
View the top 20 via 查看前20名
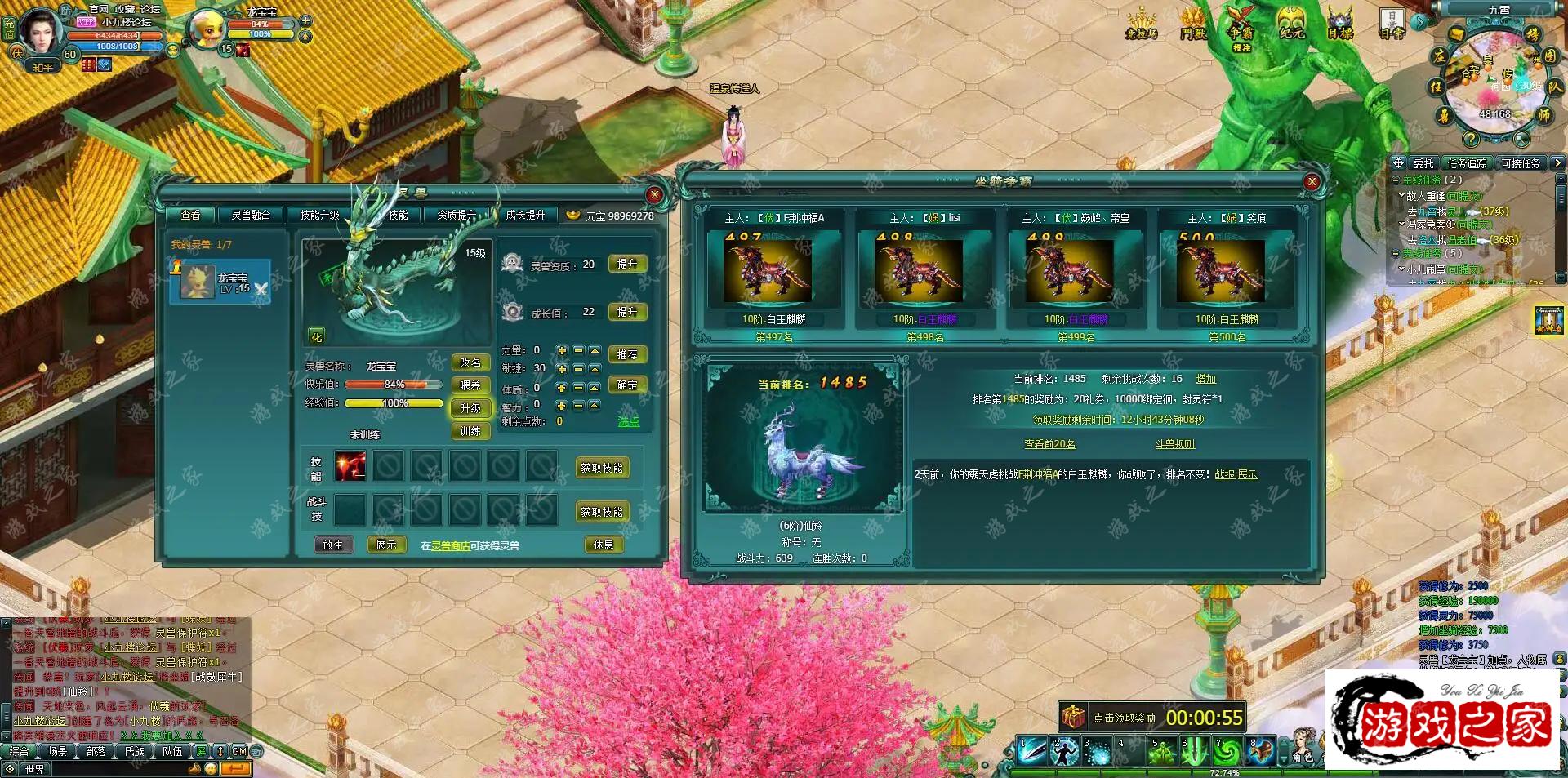click(1049, 444)
